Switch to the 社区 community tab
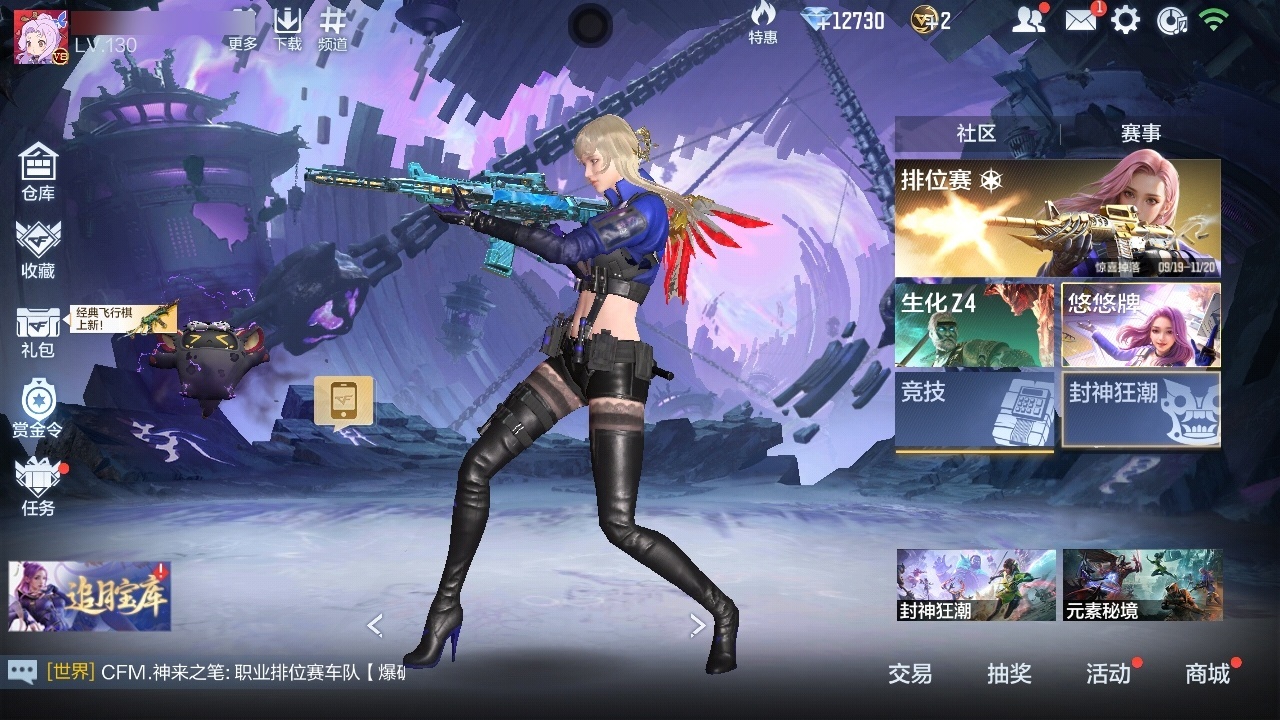The image size is (1280, 720). [976, 134]
